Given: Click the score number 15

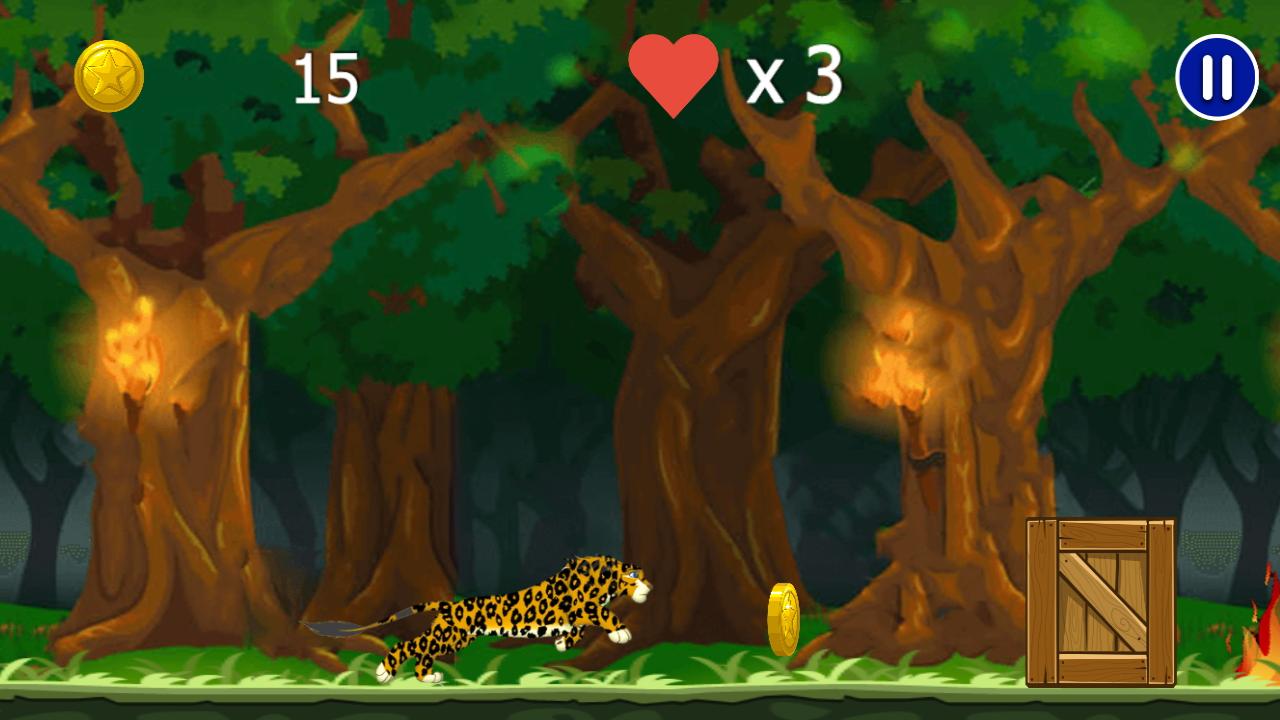Looking at the screenshot, I should pos(330,77).
